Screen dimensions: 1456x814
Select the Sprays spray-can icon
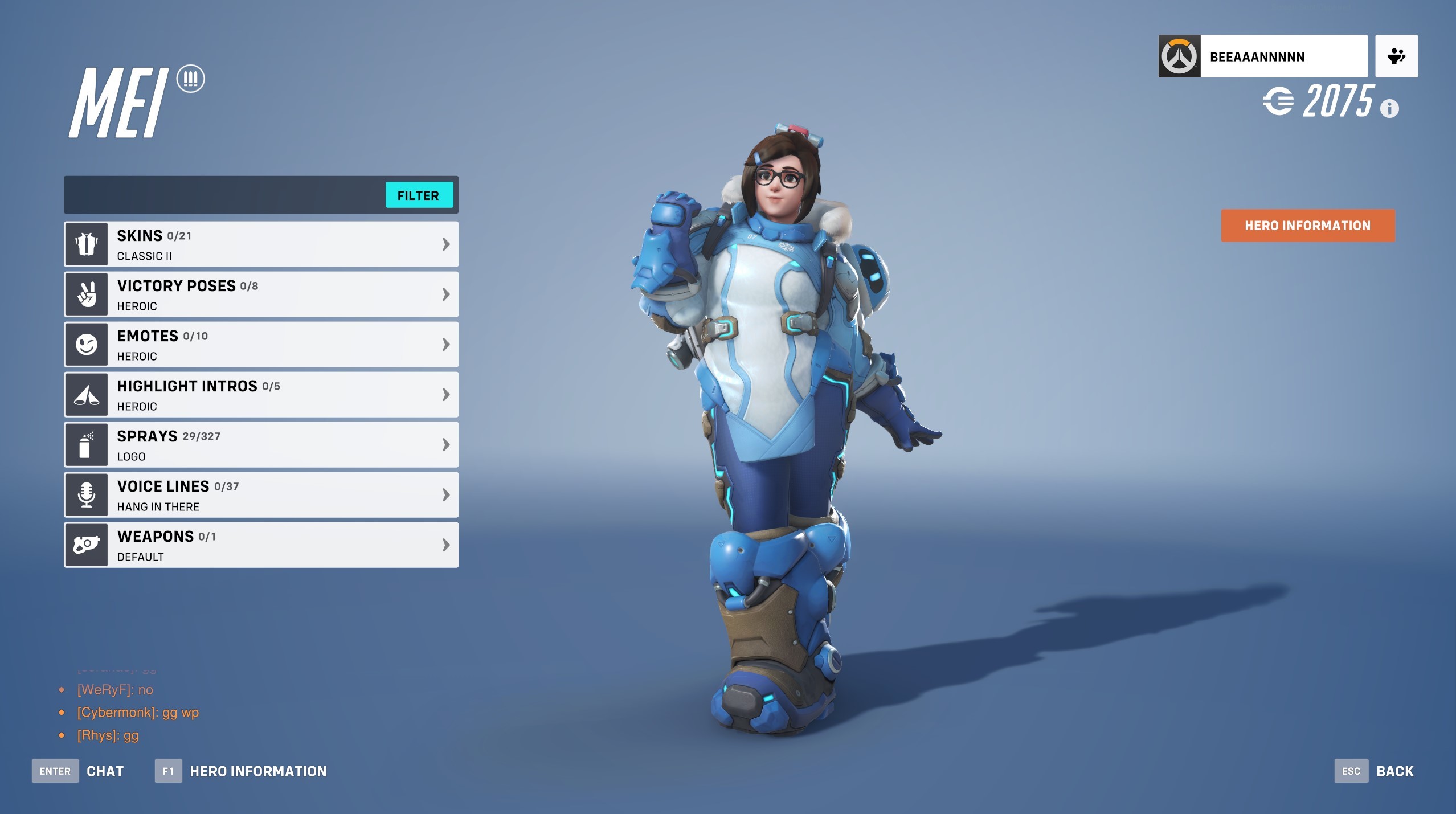point(86,444)
